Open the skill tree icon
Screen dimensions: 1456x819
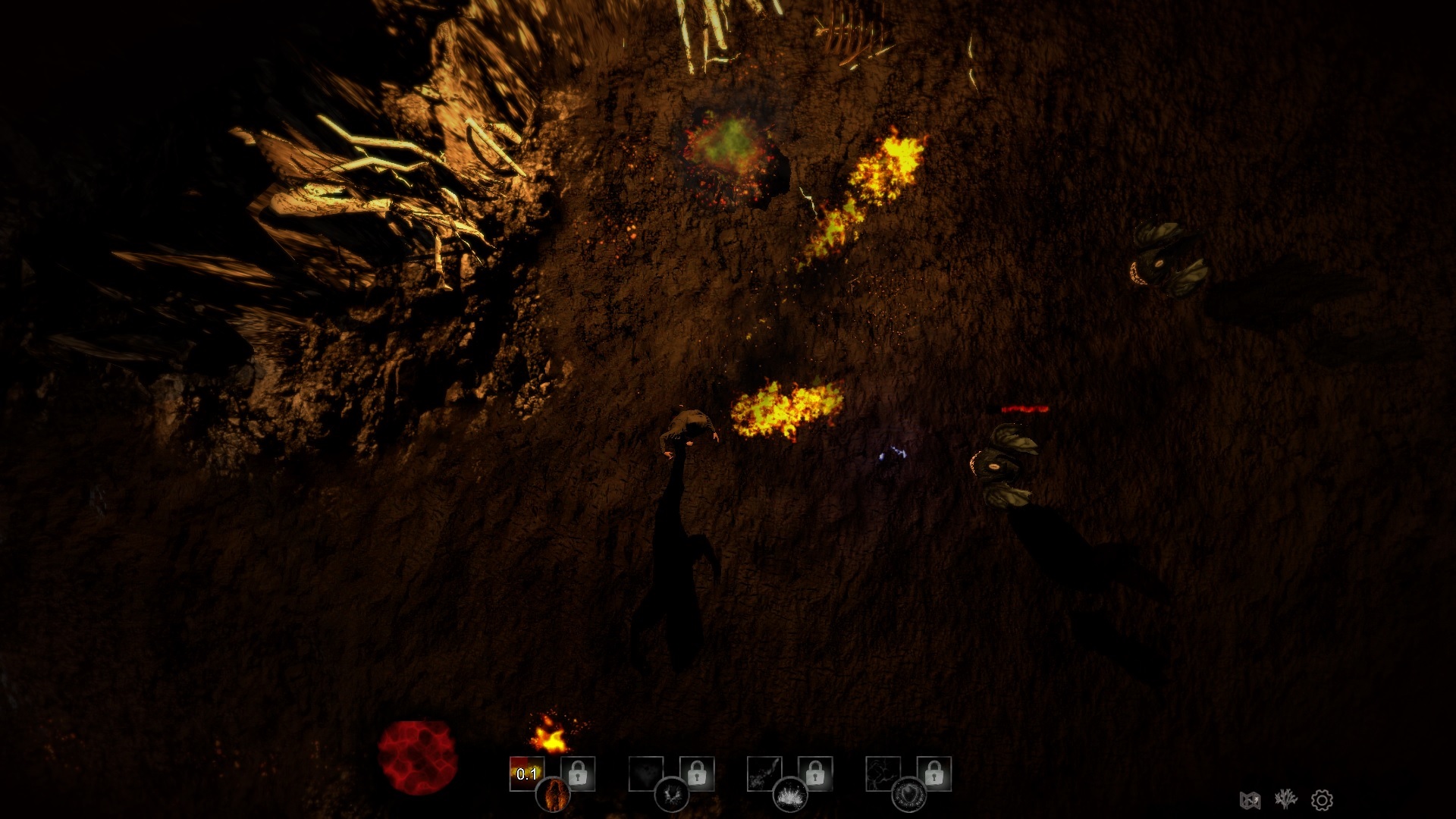pos(1286,799)
